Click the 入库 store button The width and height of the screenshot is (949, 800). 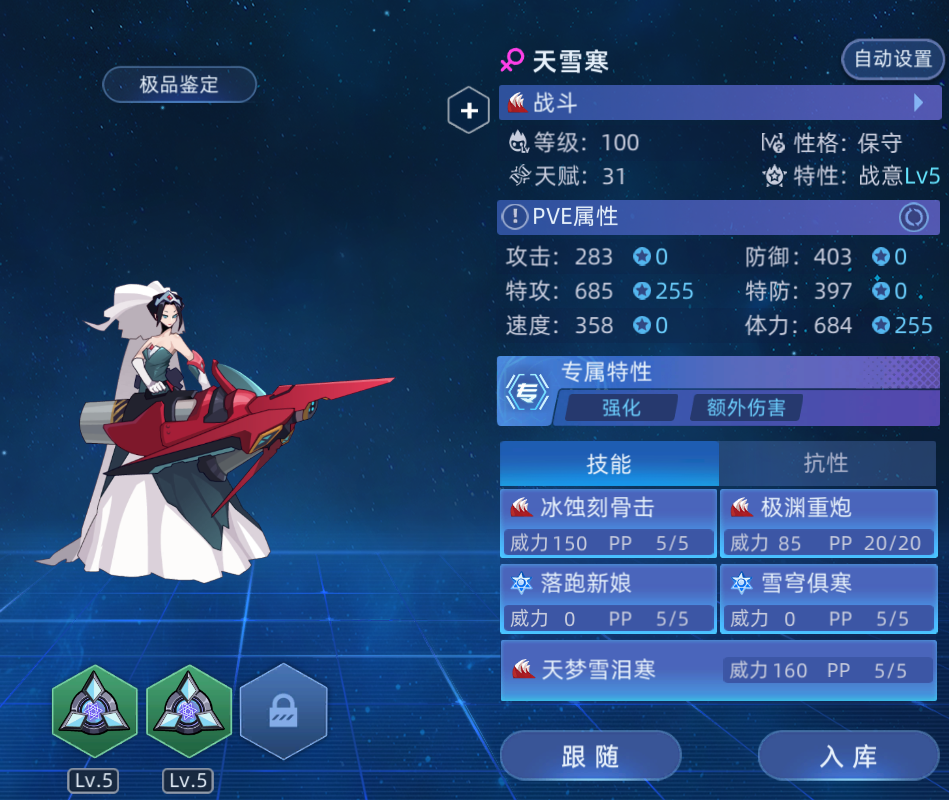coord(848,756)
